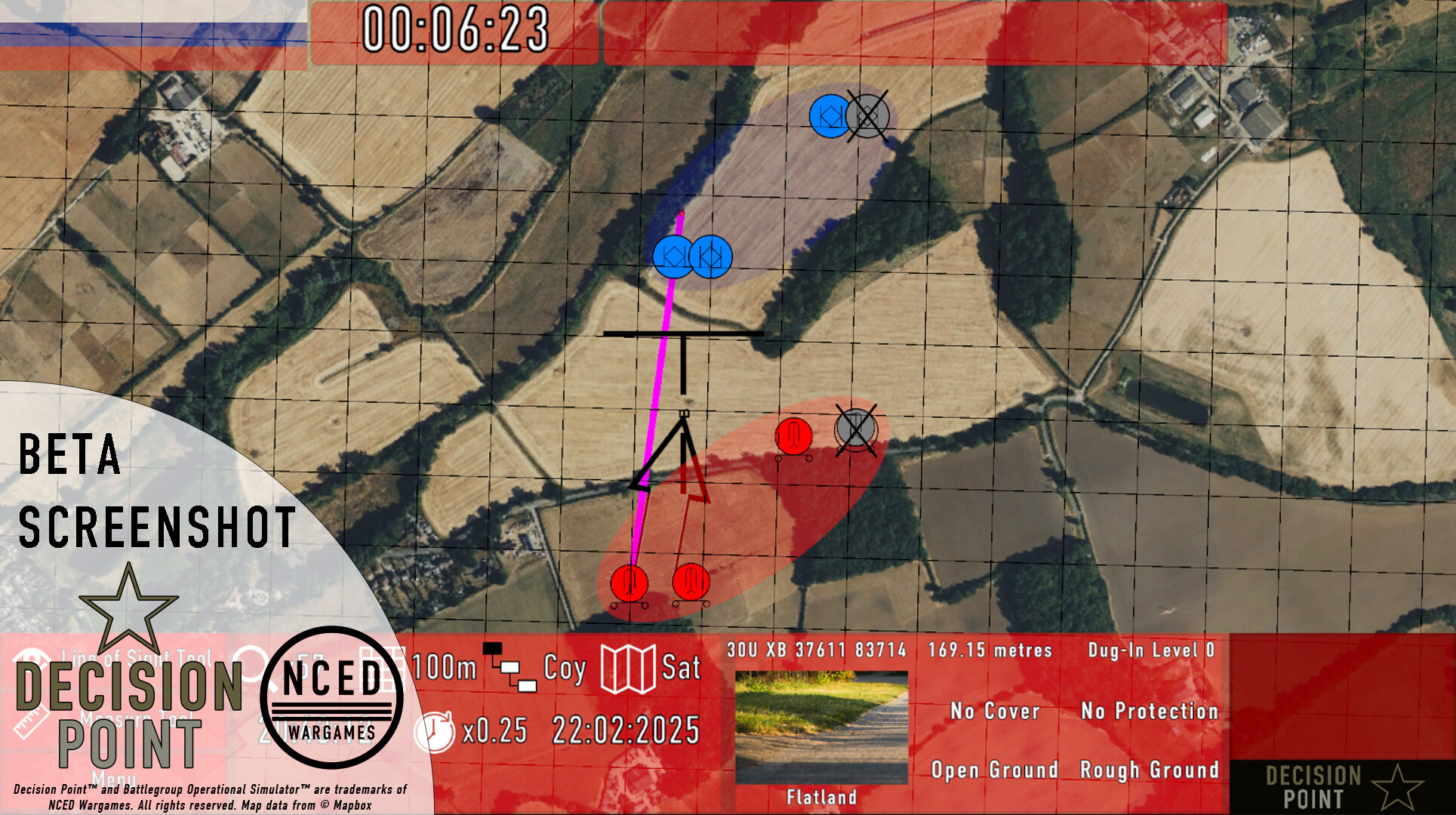
Task: Change simulation speed from x0.25
Action: (x=494, y=730)
